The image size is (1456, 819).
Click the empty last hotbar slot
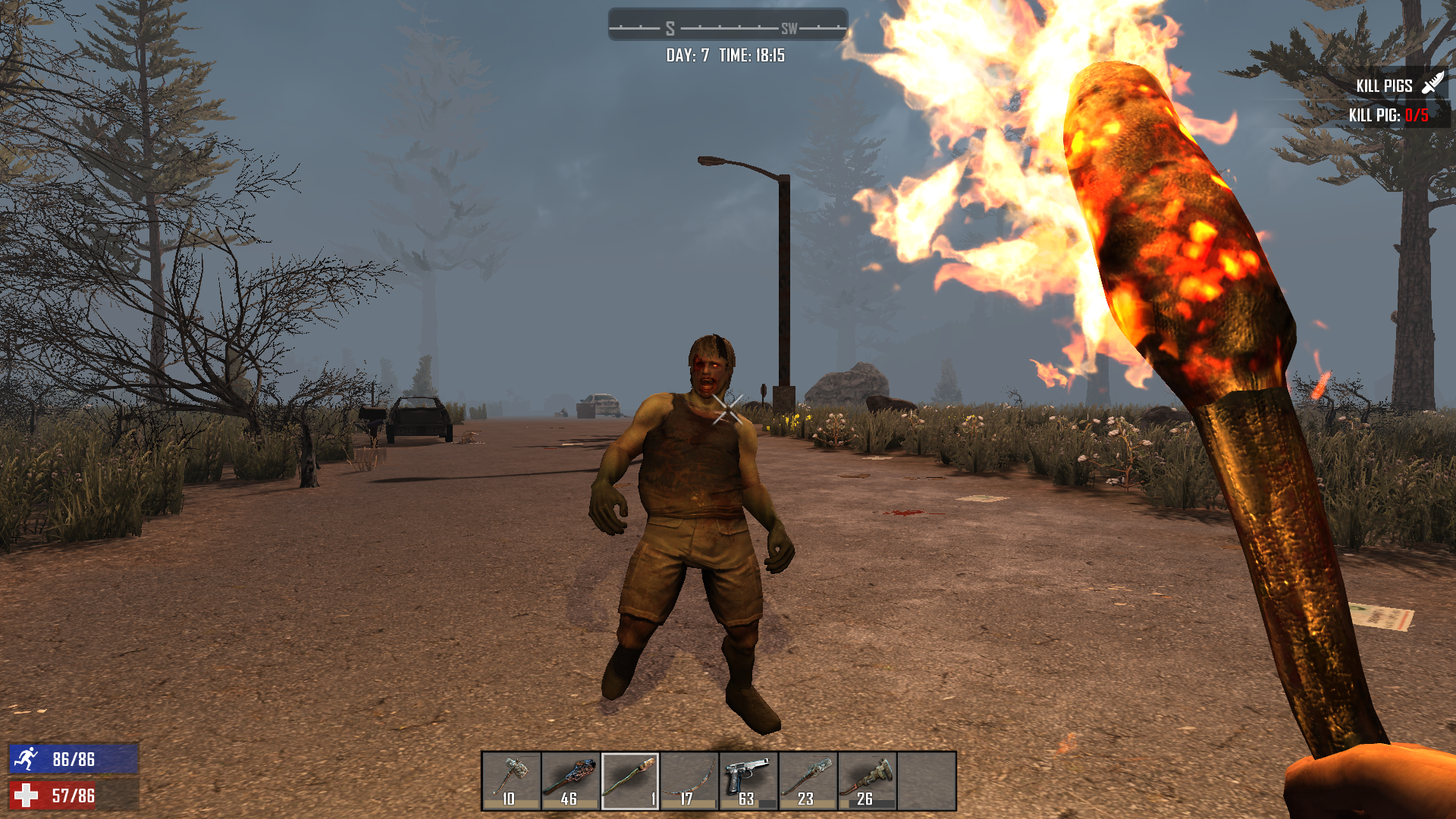click(x=927, y=781)
